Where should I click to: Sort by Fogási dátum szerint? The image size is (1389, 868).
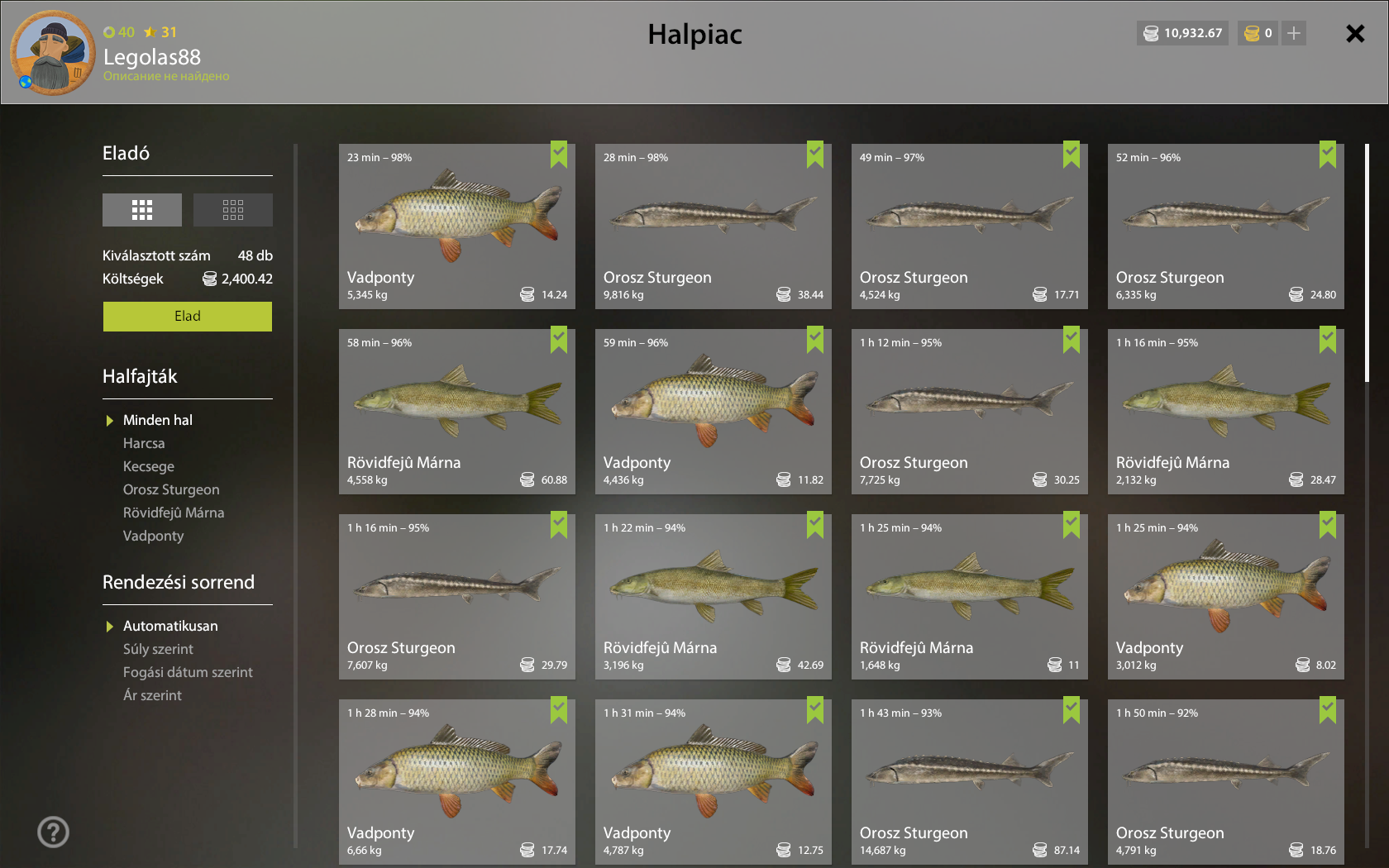point(188,672)
